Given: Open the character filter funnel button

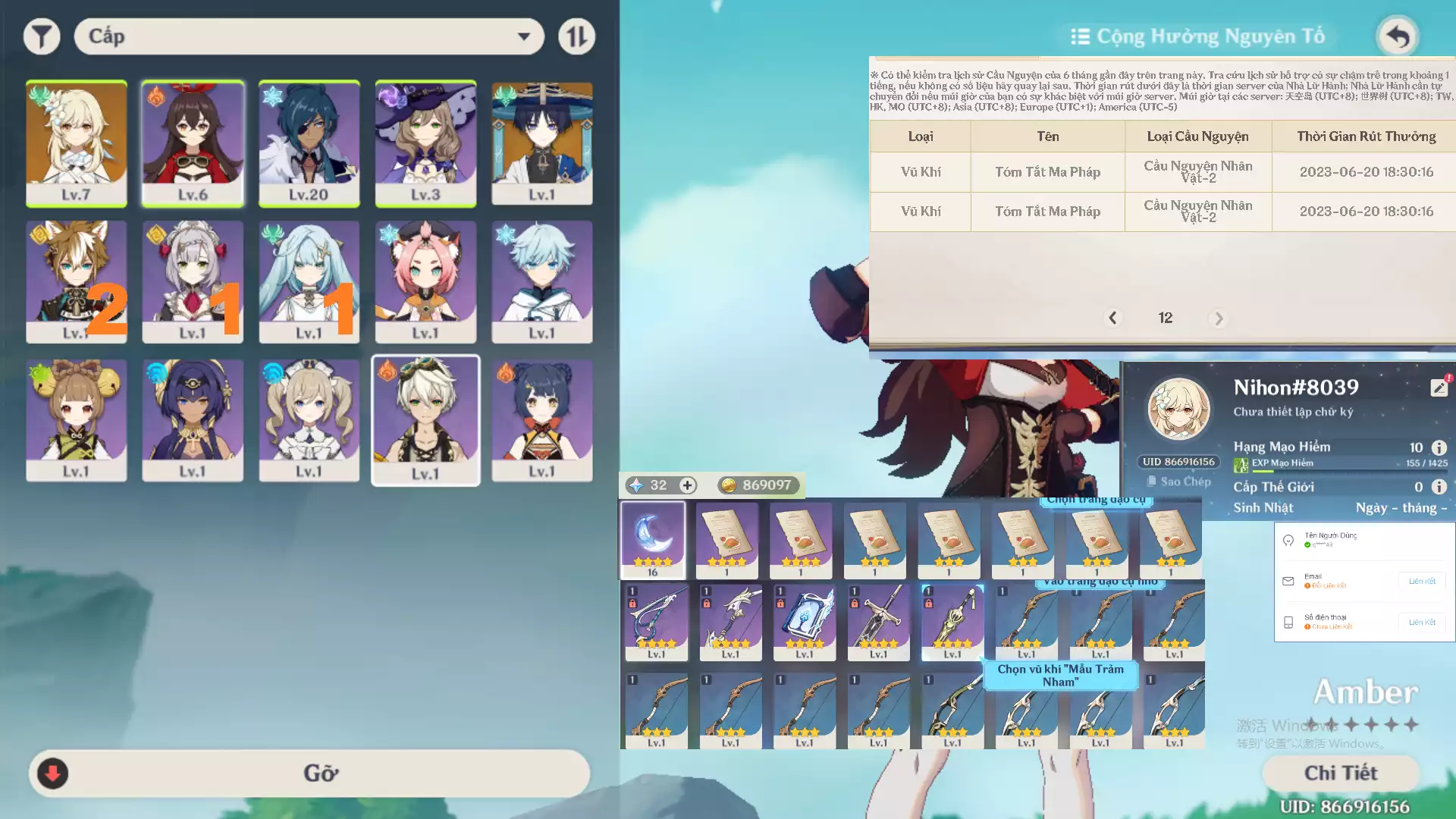Looking at the screenshot, I should pos(42,36).
